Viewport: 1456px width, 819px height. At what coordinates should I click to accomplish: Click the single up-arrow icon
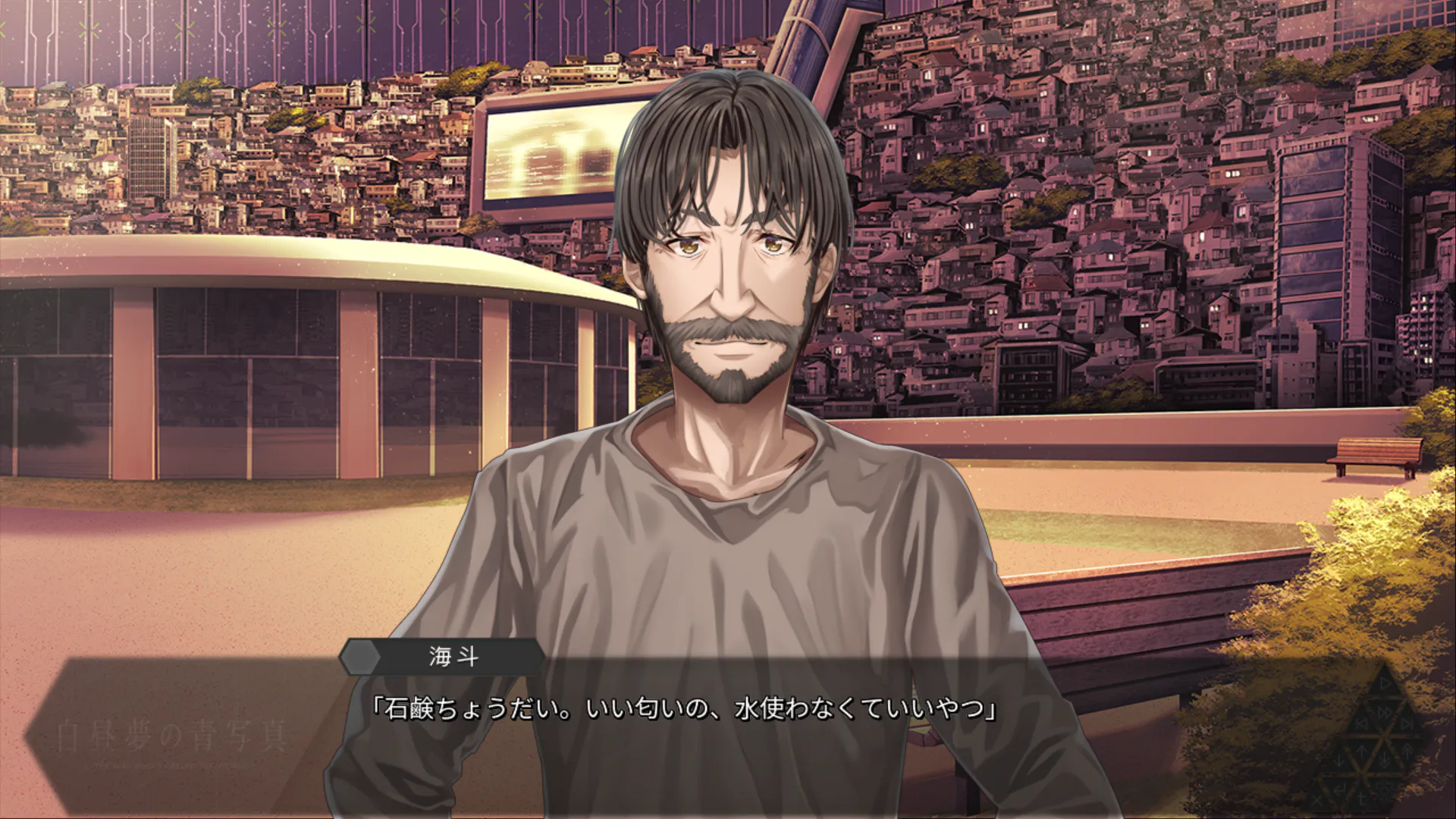pos(1362,751)
